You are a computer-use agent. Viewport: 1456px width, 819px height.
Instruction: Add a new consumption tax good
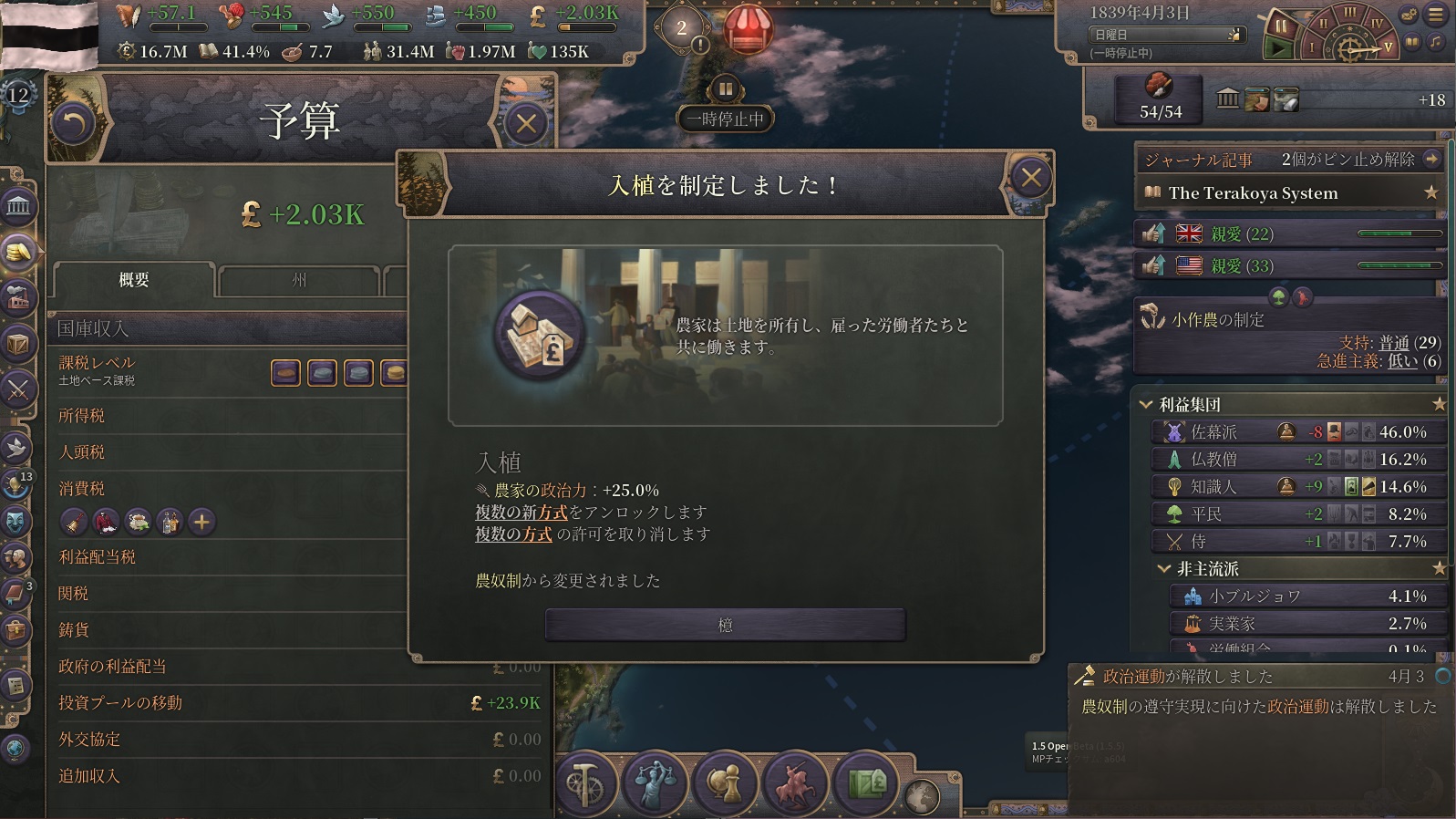click(x=201, y=522)
